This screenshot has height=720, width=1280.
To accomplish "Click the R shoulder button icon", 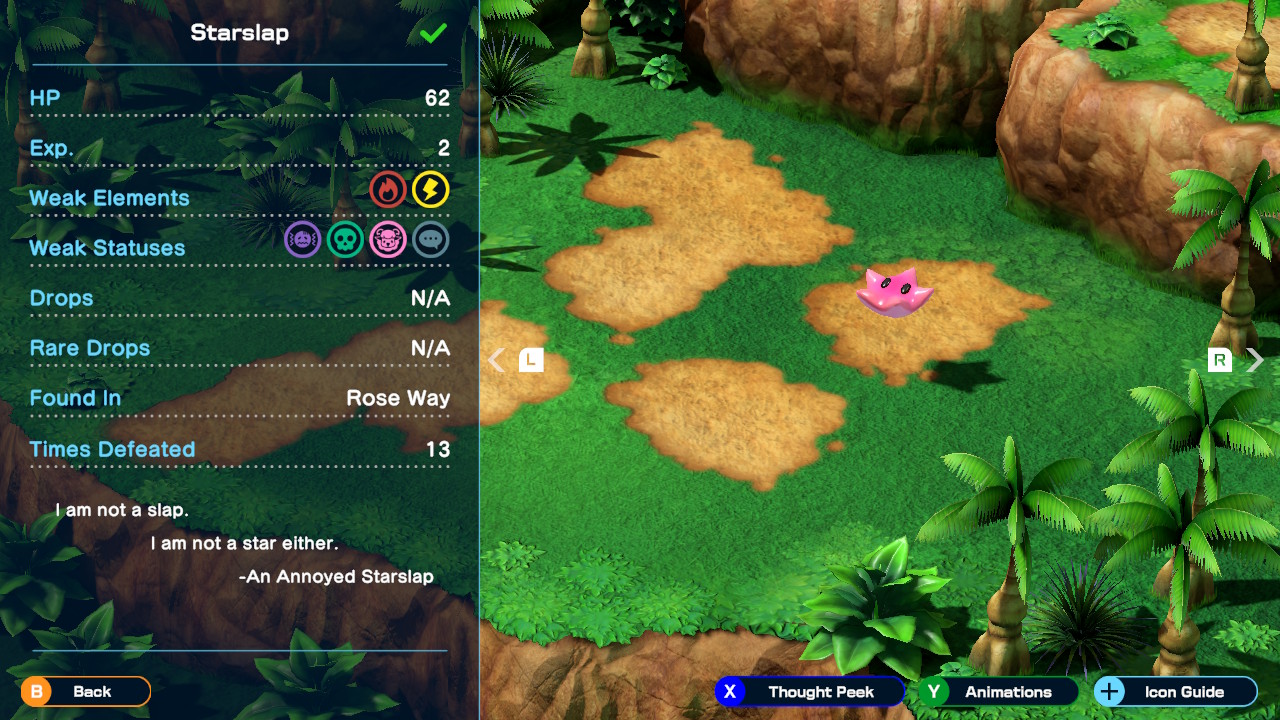I will [1219, 358].
